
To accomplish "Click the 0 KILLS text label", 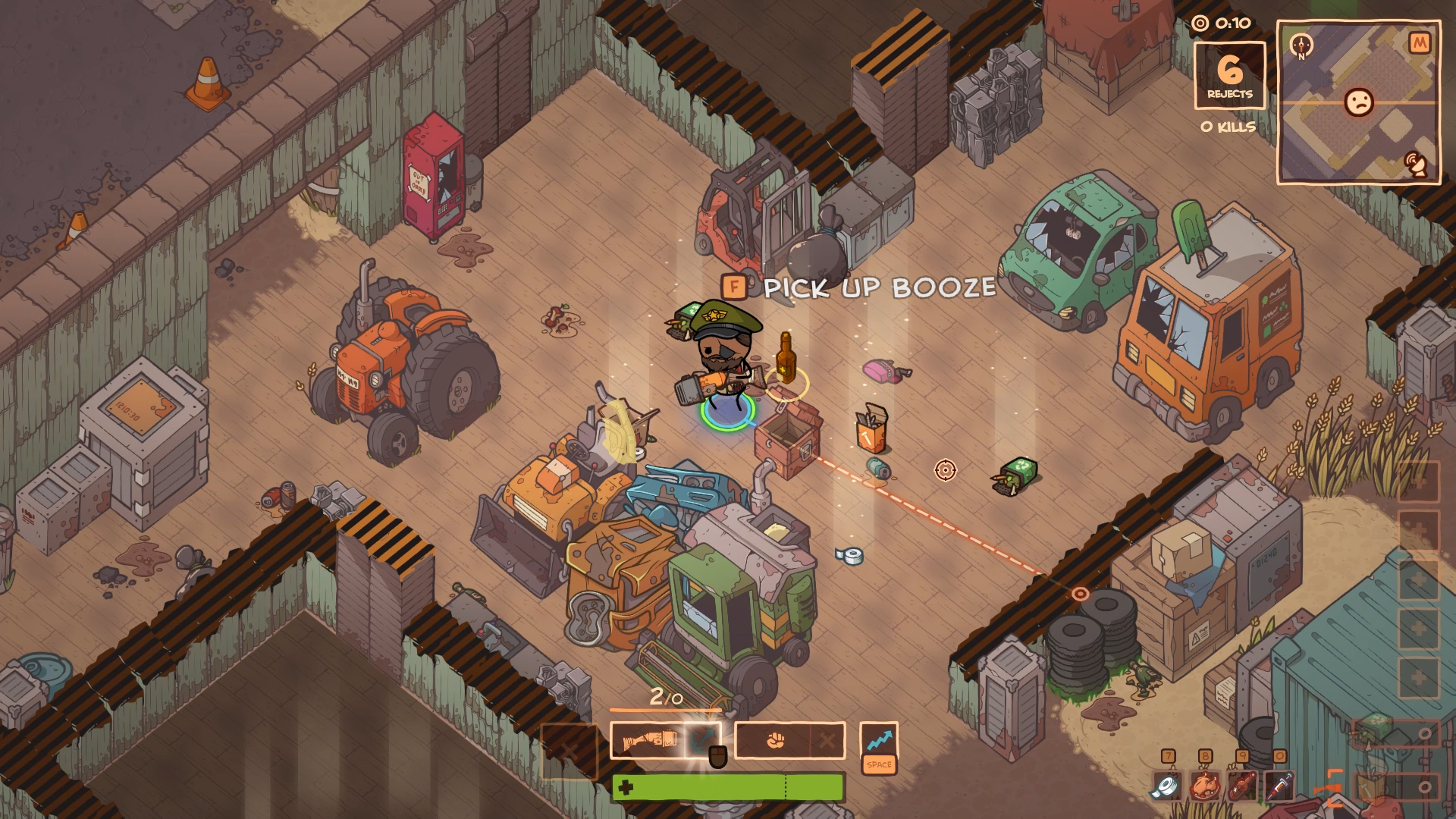I will point(1229,127).
